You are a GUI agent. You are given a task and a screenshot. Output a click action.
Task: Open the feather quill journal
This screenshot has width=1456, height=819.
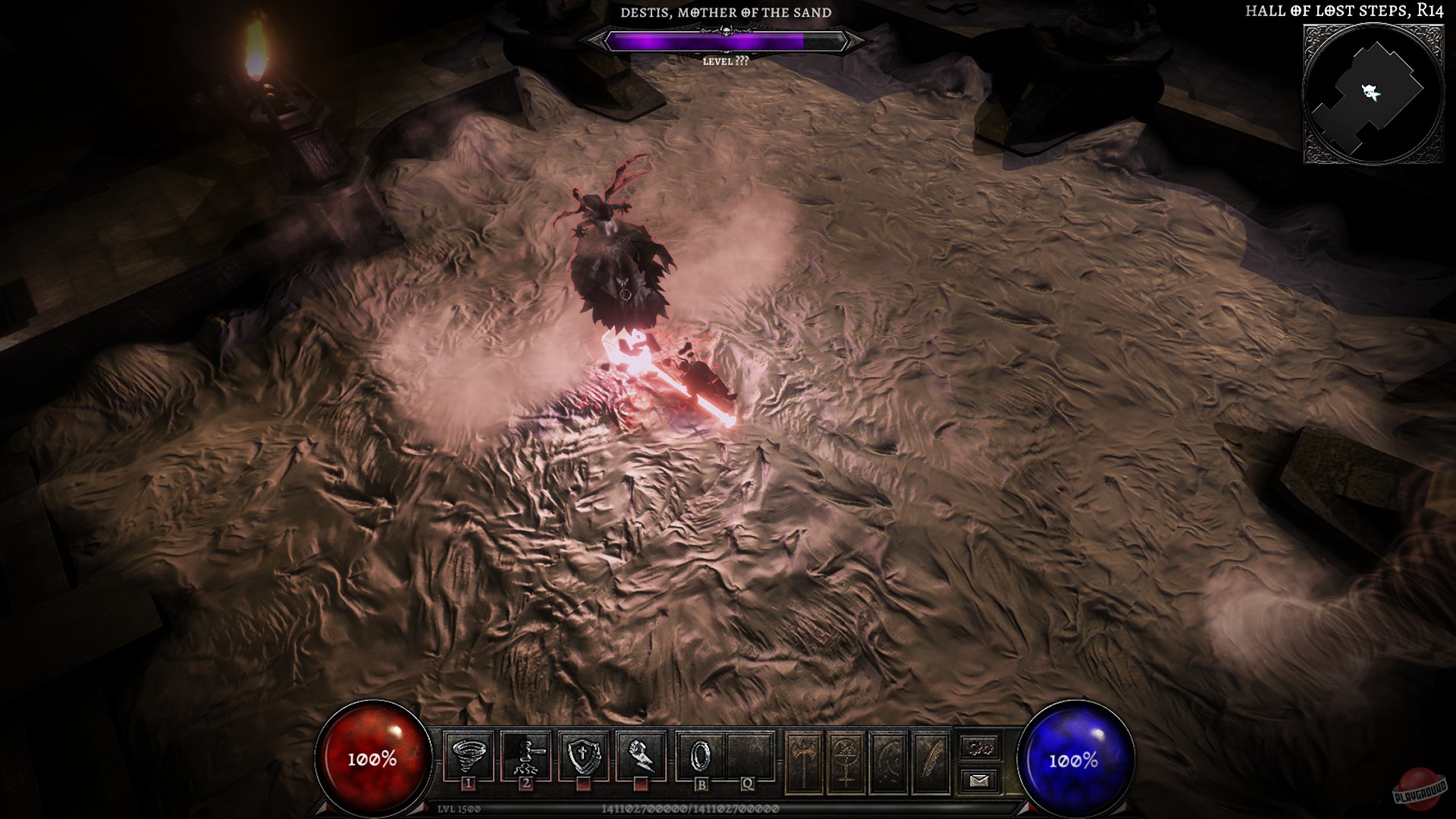click(932, 761)
